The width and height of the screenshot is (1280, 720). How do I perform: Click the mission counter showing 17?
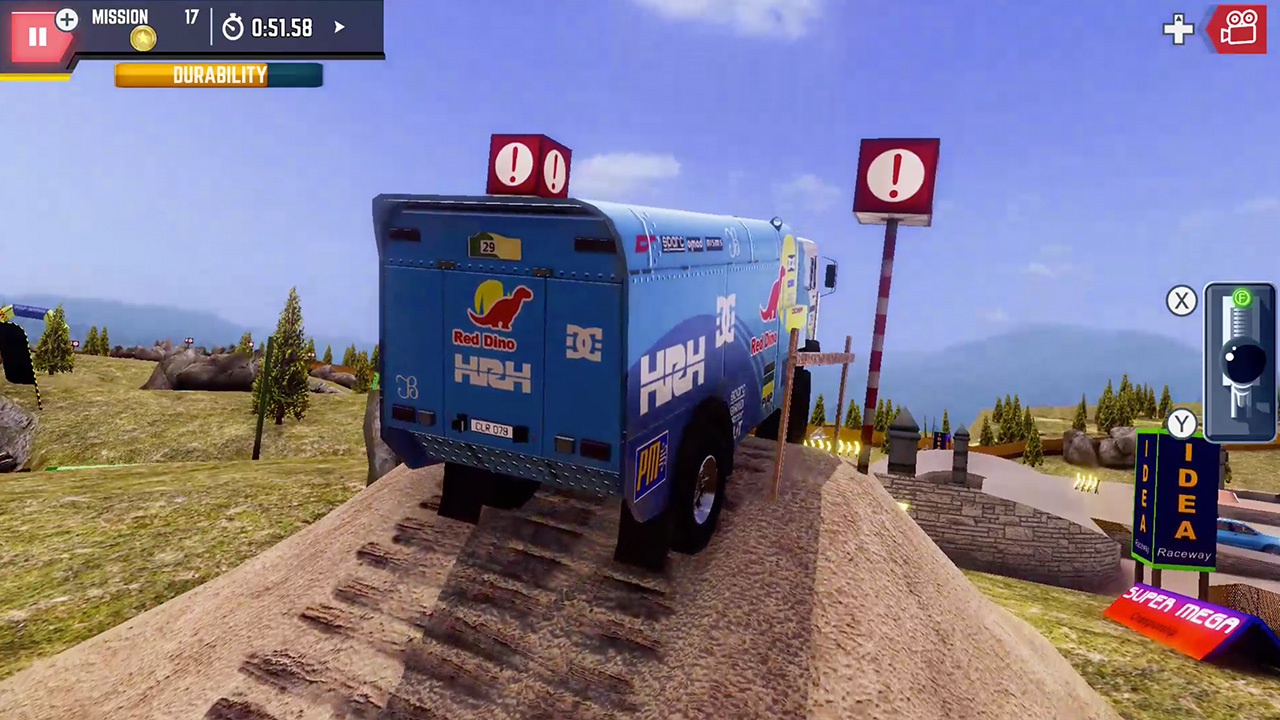tap(191, 16)
